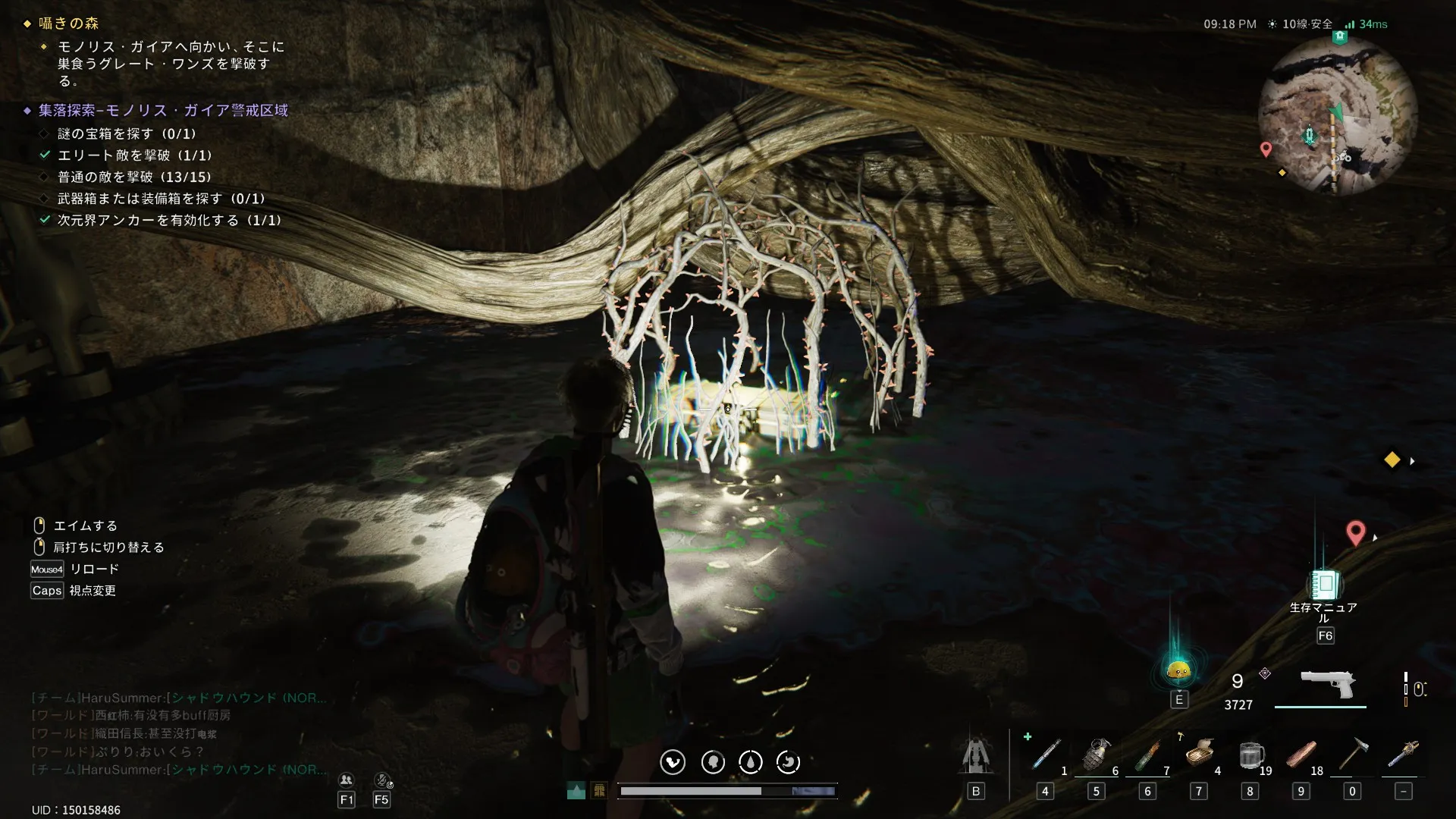Open the Whispering Forest main quest tracker

click(68, 24)
